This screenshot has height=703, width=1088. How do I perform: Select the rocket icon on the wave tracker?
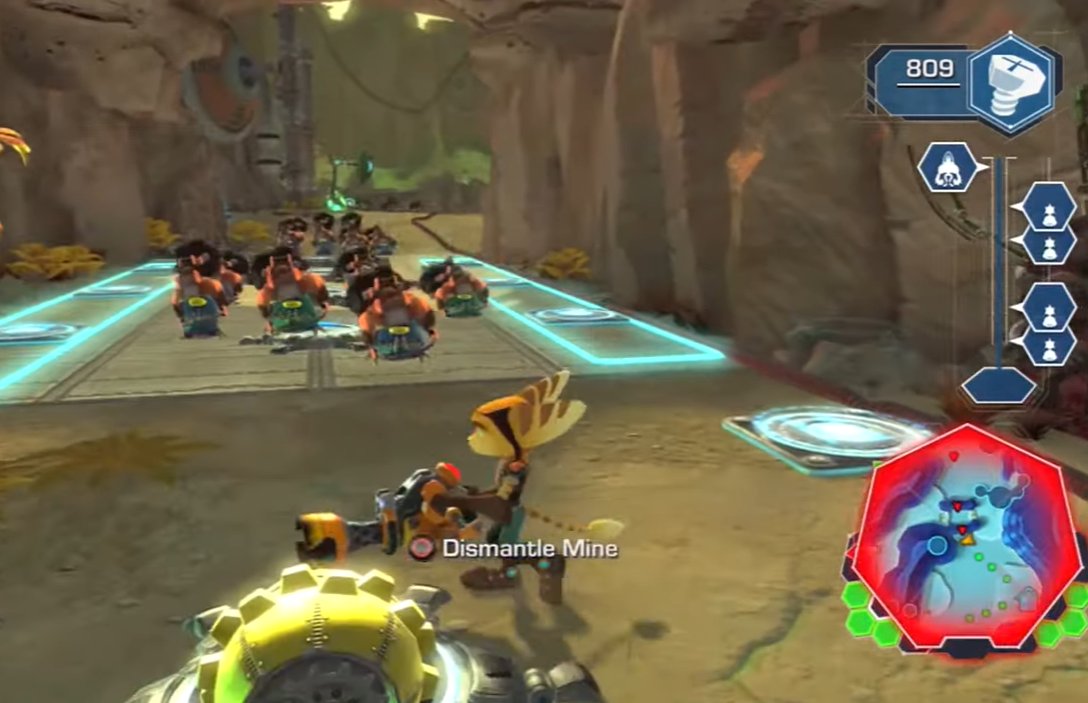(x=946, y=168)
